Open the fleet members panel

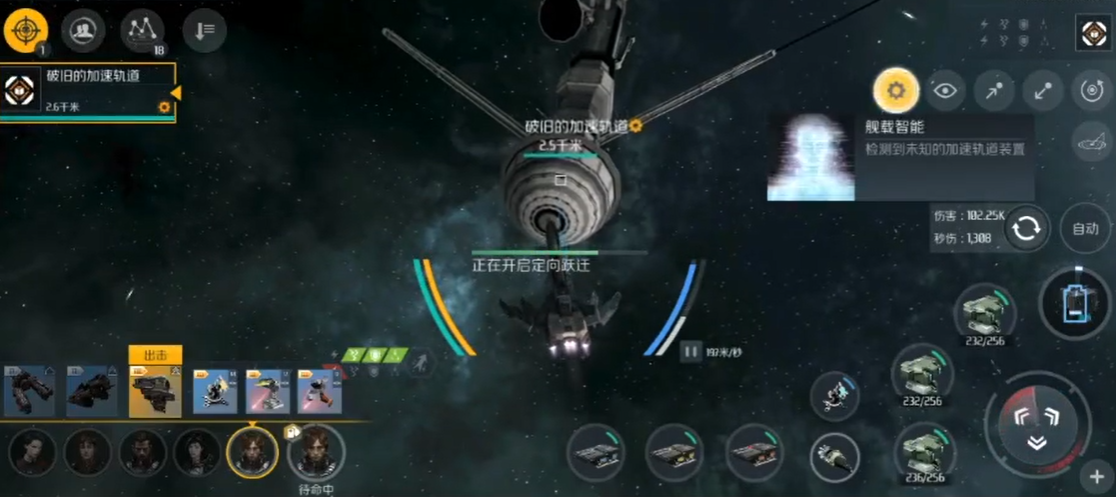click(x=83, y=32)
